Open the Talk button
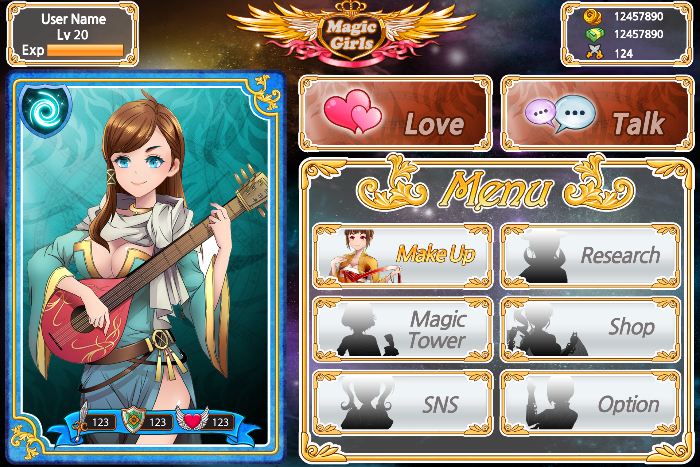Screen dimensions: 700x467 (596, 113)
